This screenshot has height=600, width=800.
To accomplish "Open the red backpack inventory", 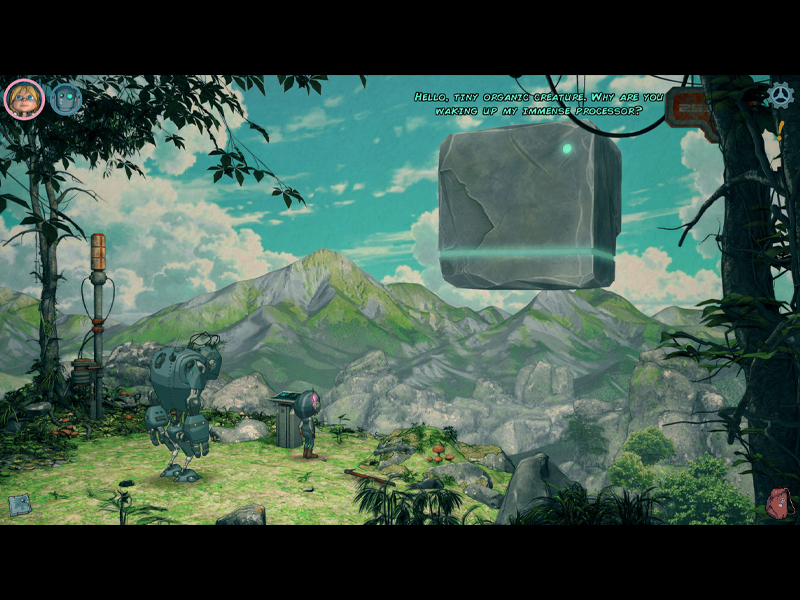I will 778,503.
